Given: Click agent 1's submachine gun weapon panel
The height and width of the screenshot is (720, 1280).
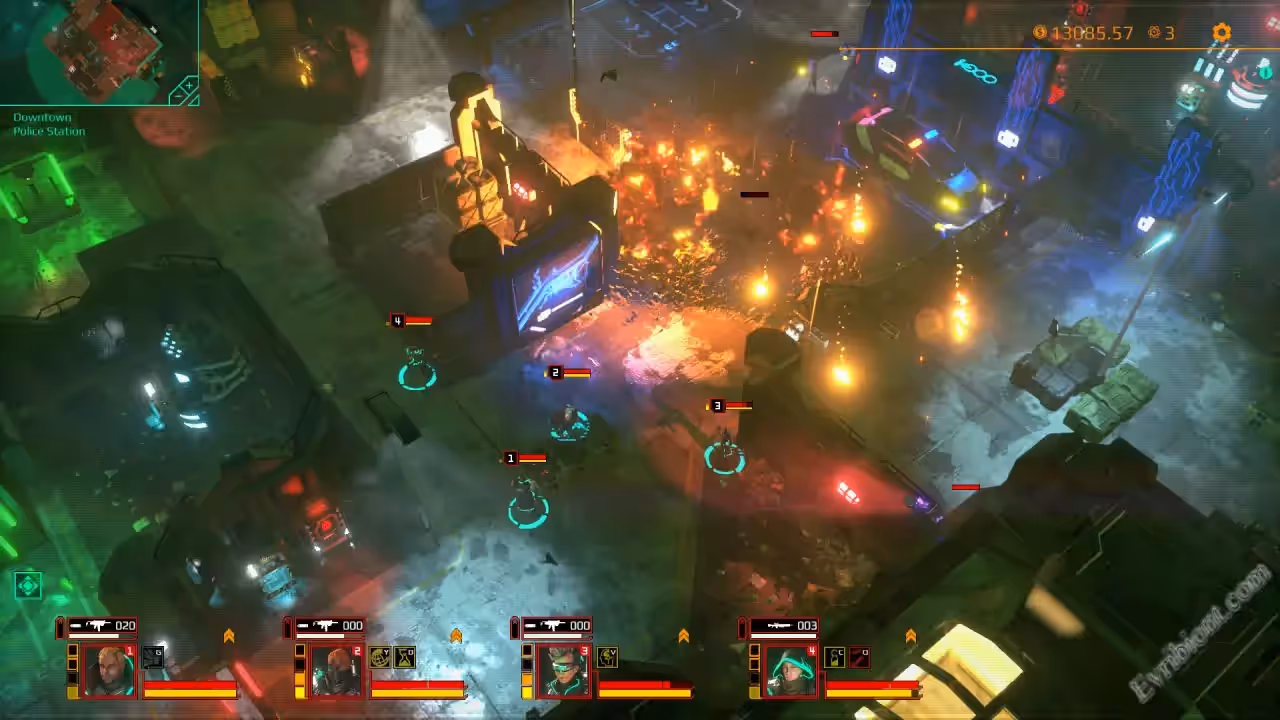Looking at the screenshot, I should [x=98, y=626].
